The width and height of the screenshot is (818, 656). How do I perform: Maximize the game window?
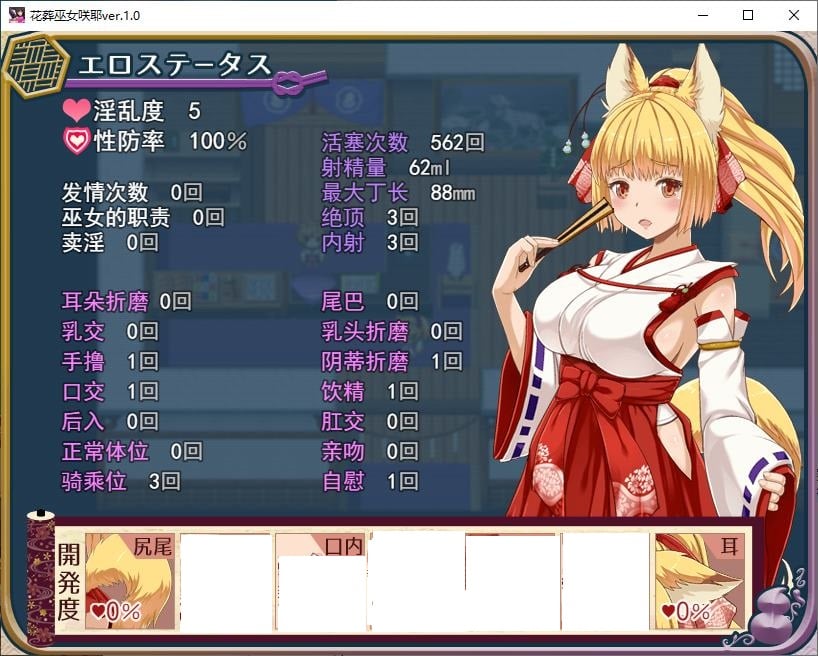point(747,15)
